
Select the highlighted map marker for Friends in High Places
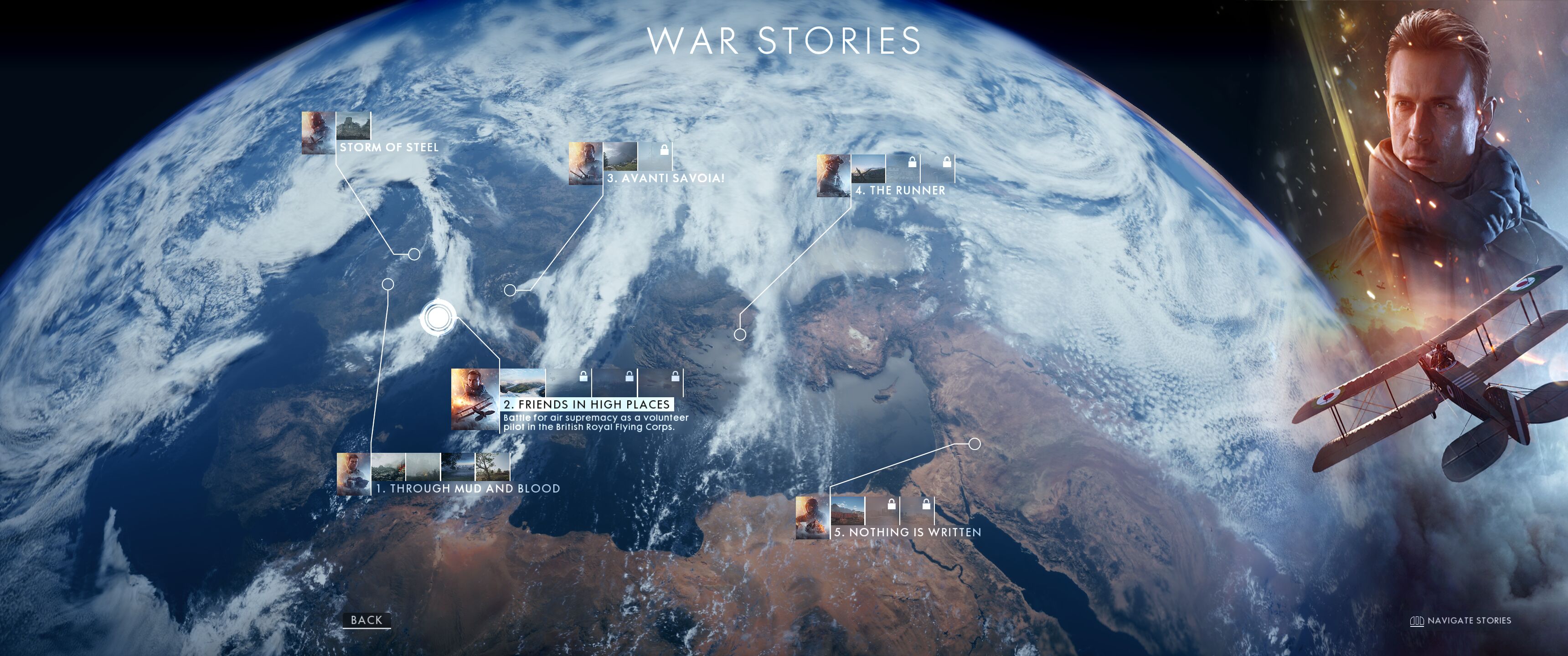coord(438,318)
